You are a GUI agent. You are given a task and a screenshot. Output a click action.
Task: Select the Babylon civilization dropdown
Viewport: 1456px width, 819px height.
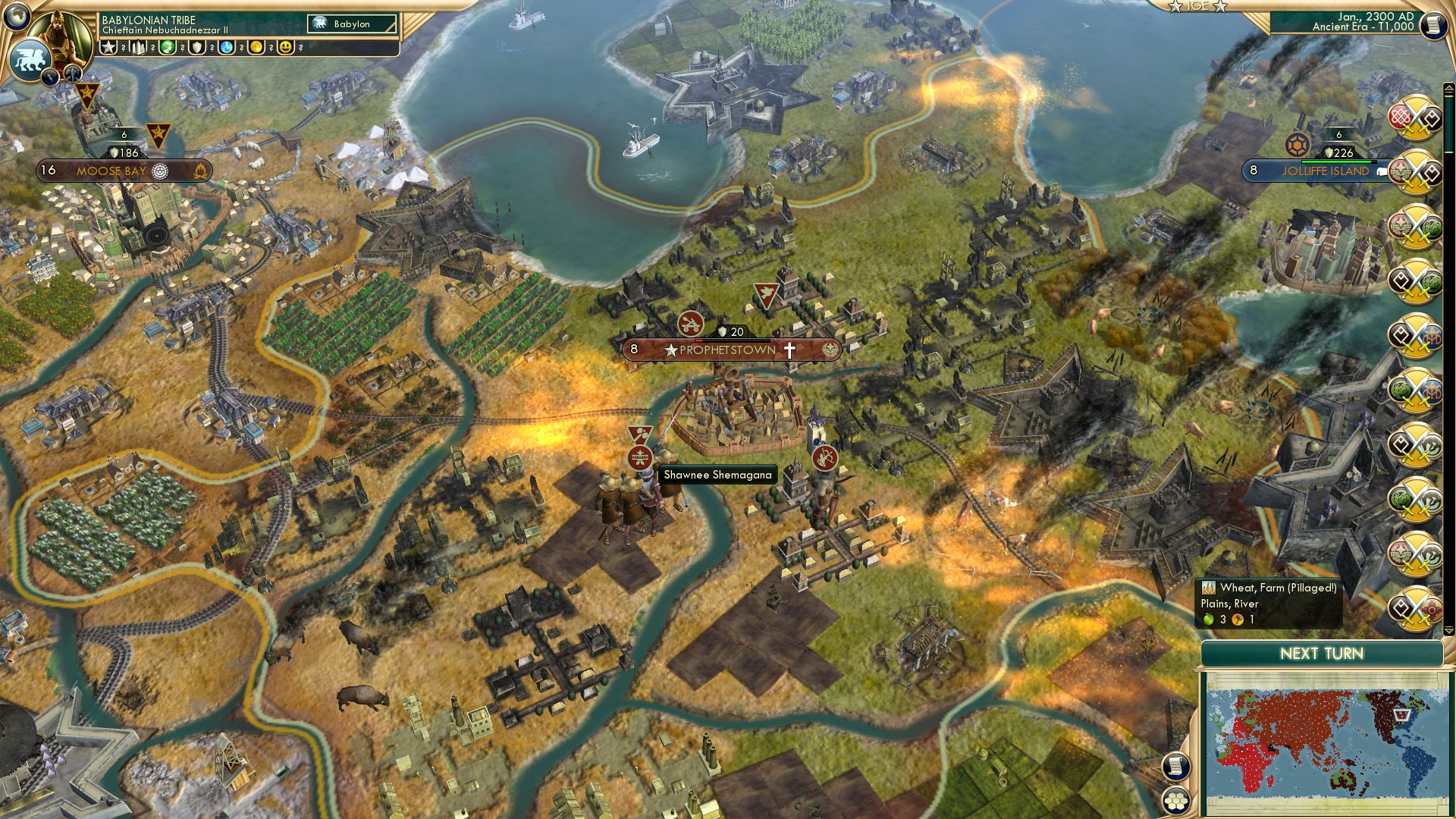tap(353, 24)
